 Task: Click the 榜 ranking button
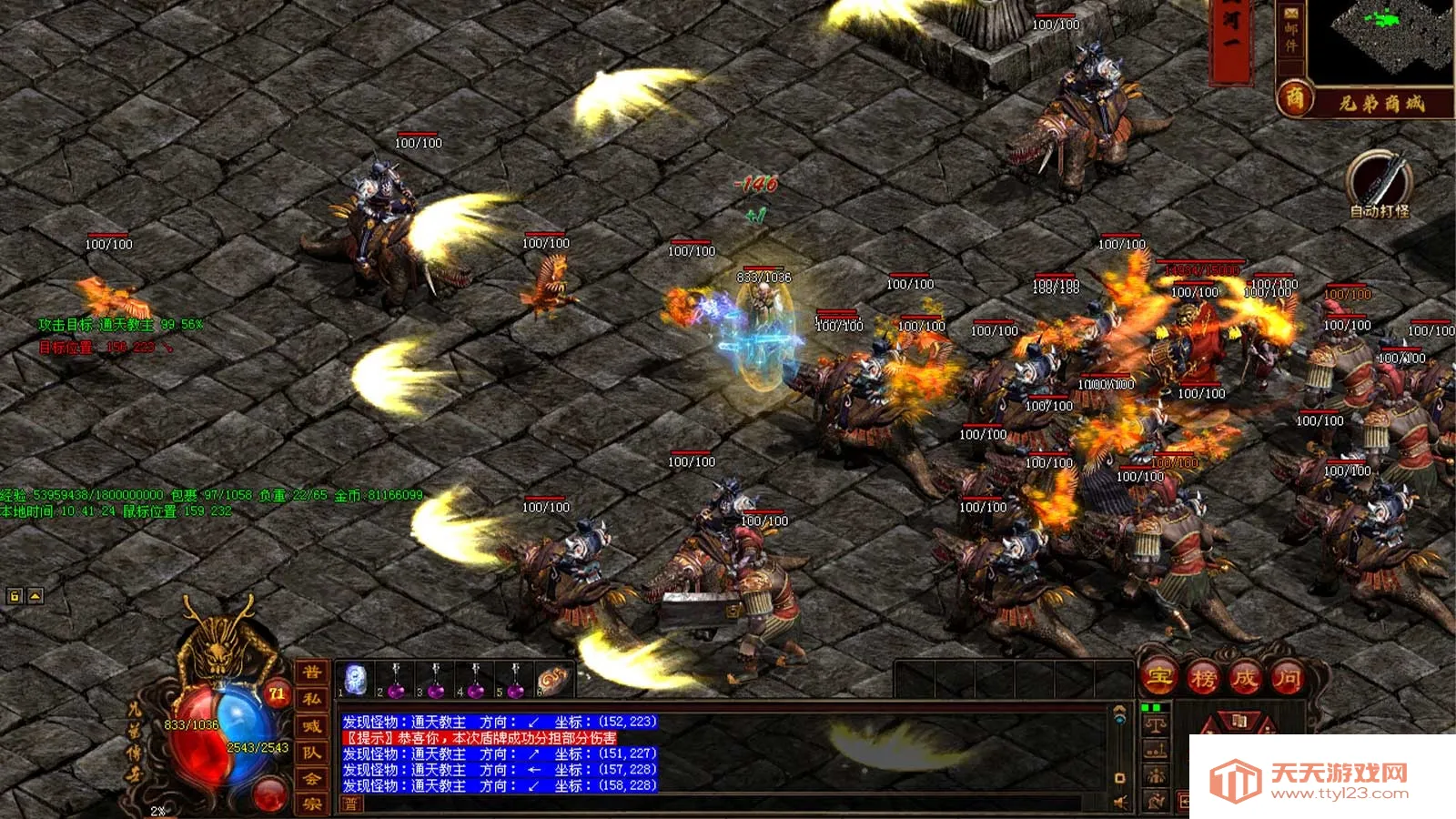[1207, 677]
